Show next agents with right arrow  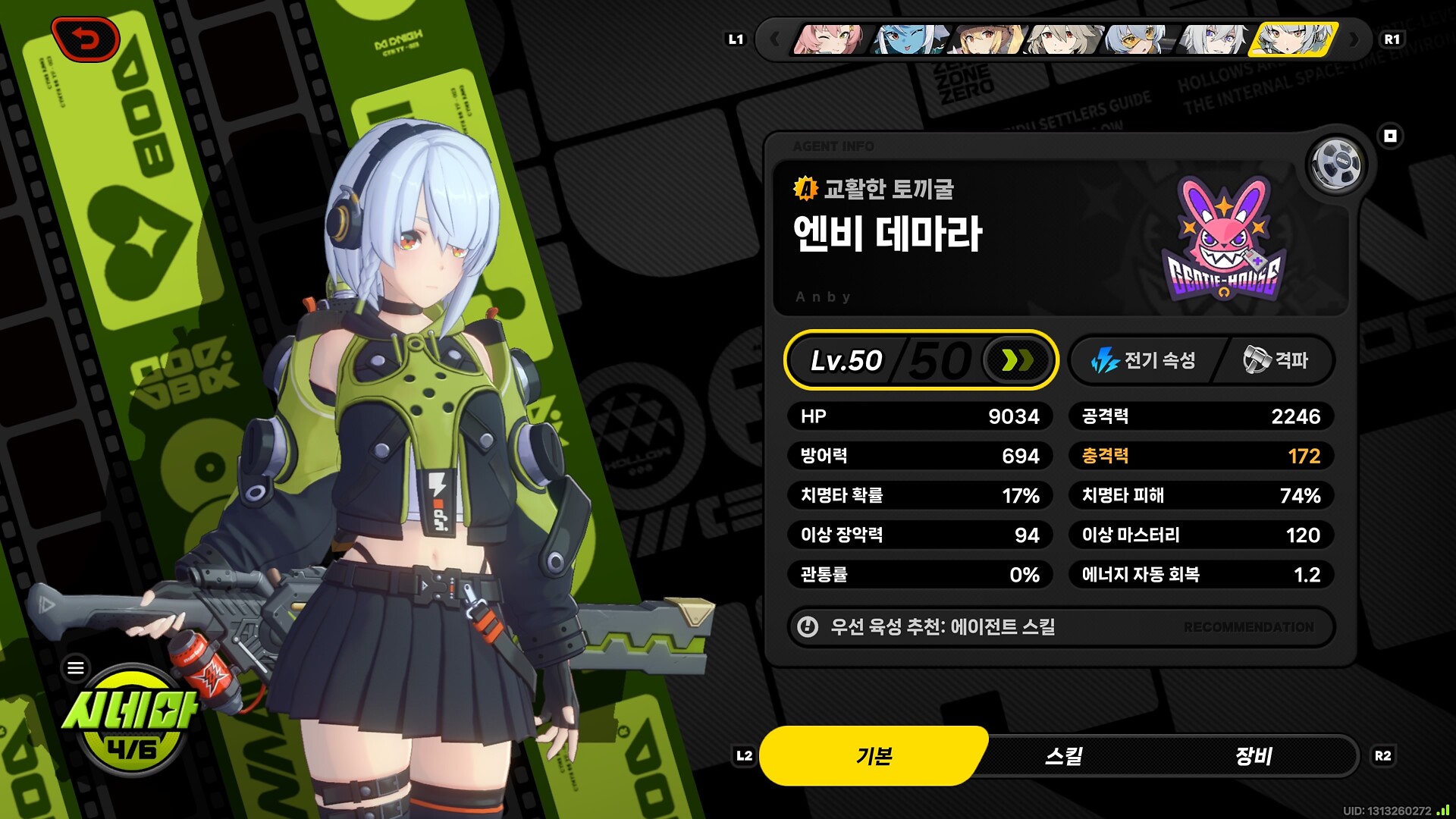(1355, 39)
